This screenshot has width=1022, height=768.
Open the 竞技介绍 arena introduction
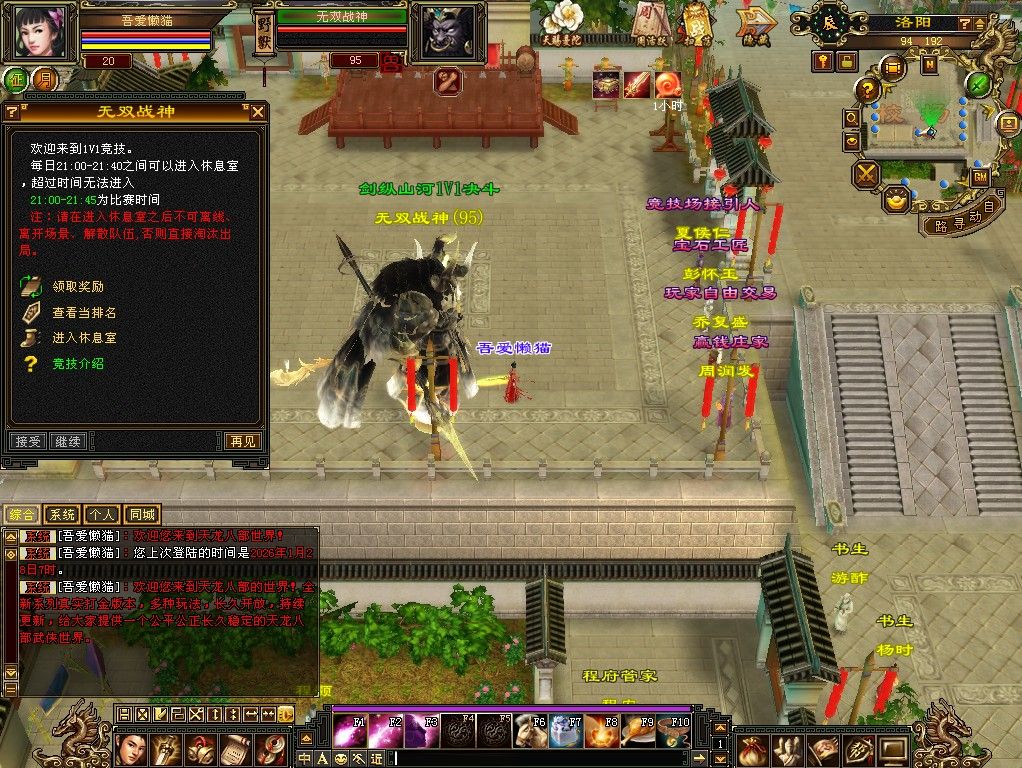click(x=77, y=364)
